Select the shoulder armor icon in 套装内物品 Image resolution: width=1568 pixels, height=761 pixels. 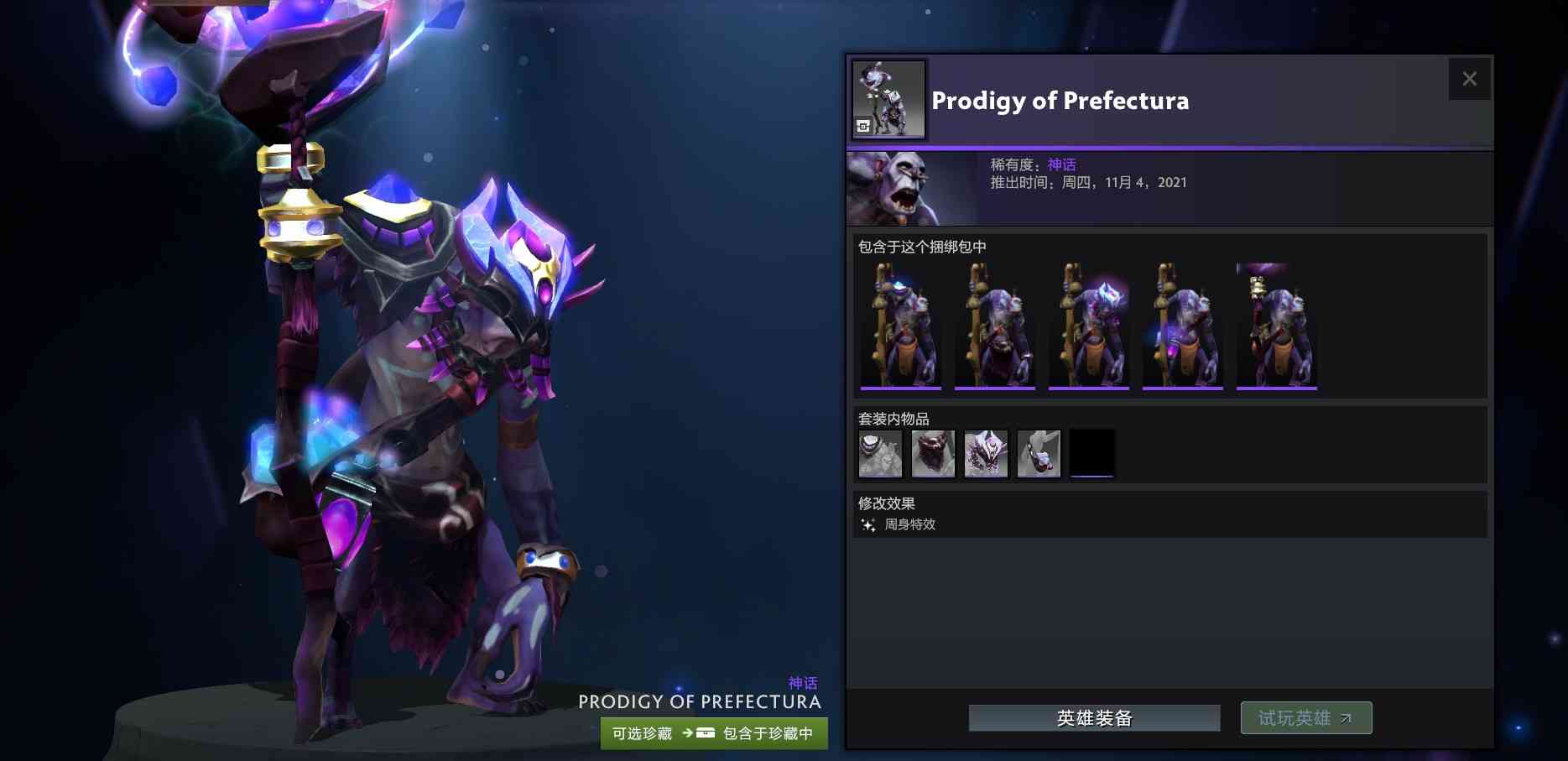click(x=879, y=453)
